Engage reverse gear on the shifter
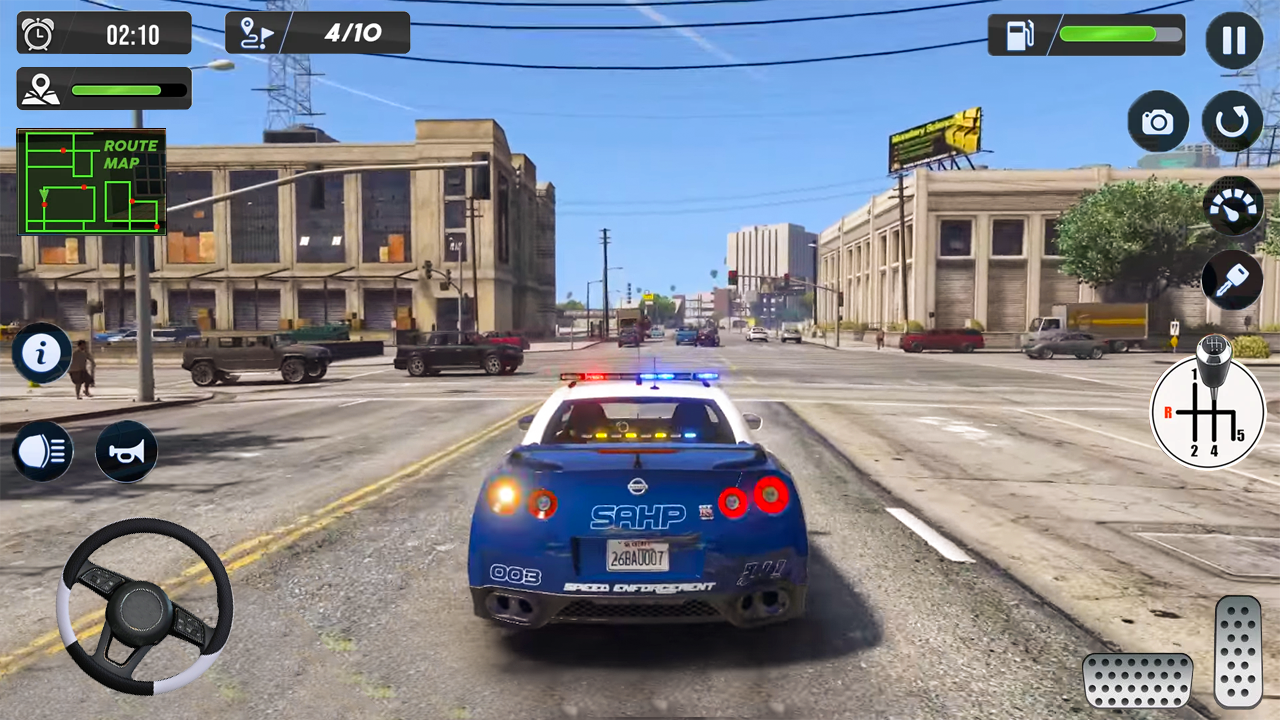Viewport: 1280px width, 720px height. [1168, 411]
